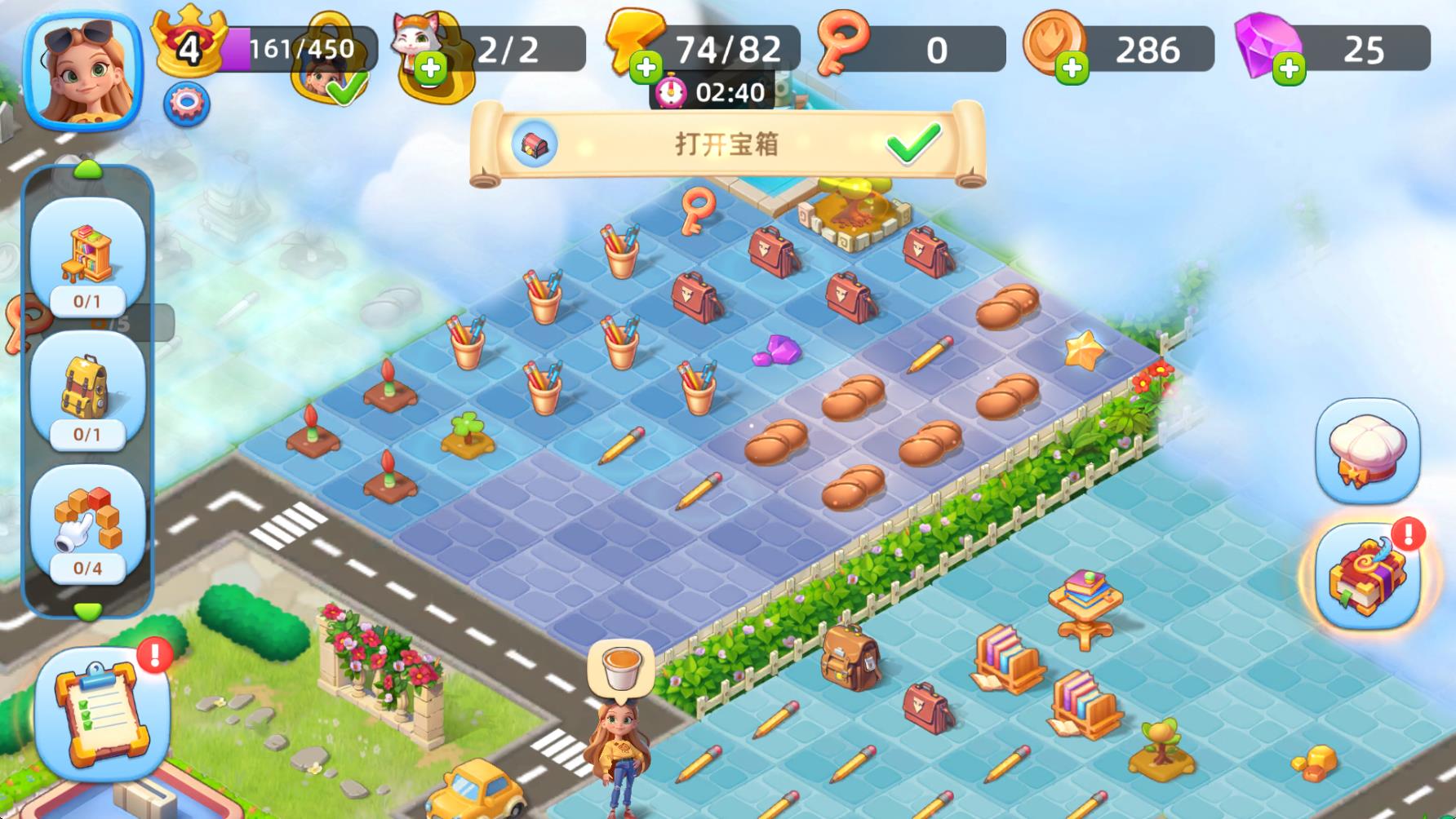
Task: Open the player avatar profile
Action: click(x=83, y=69)
